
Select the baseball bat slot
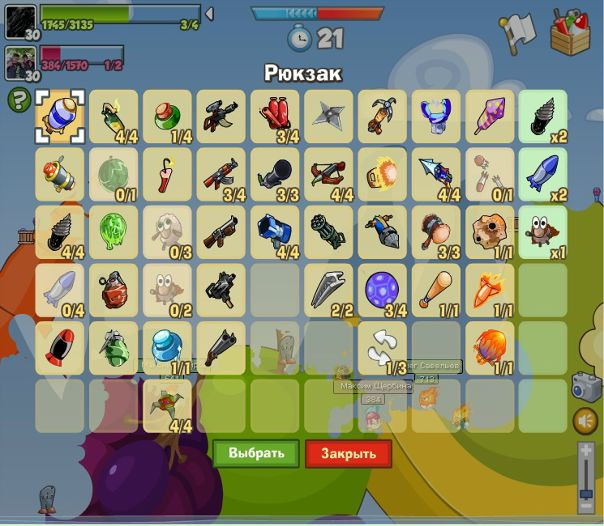point(436,290)
